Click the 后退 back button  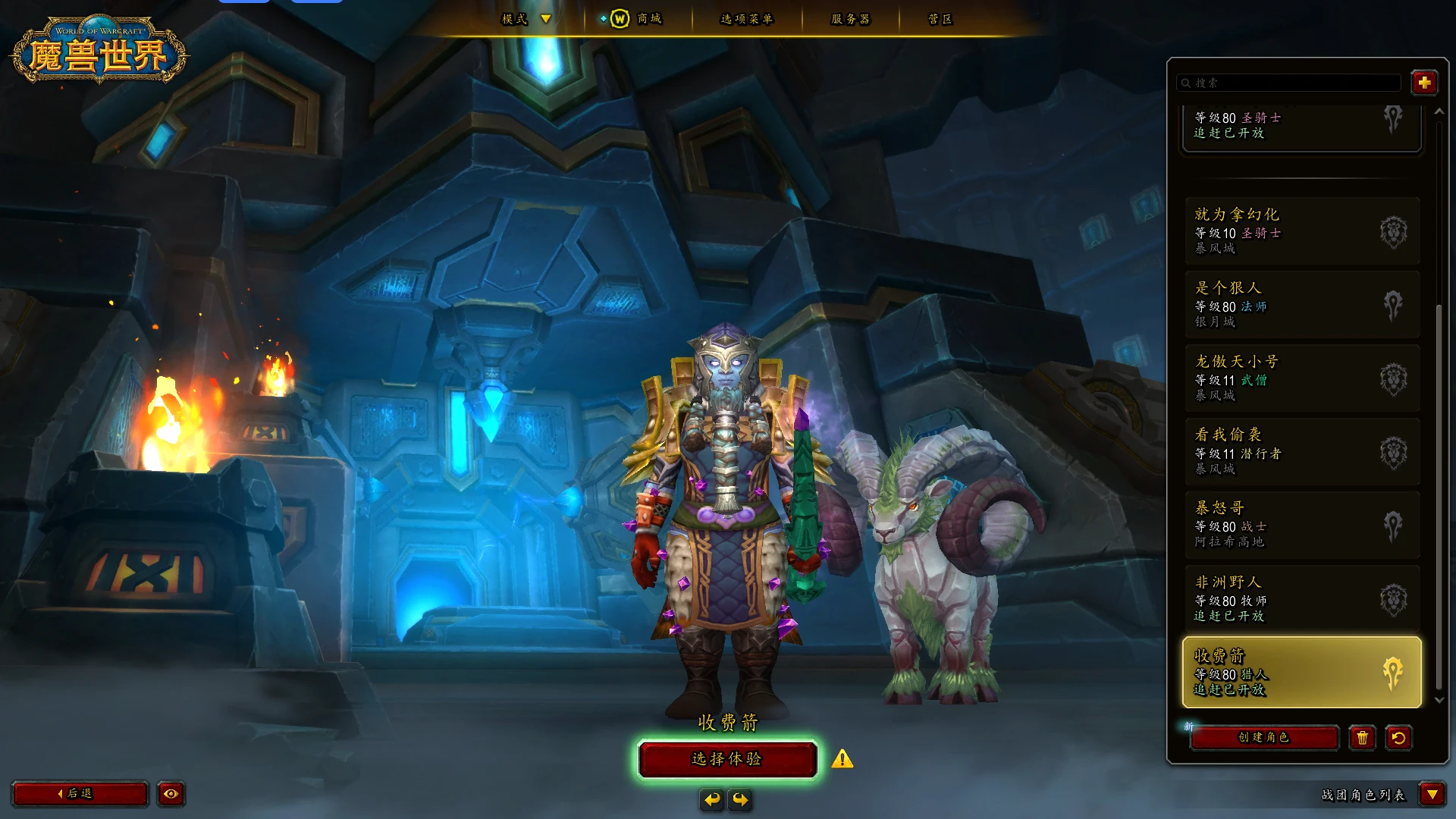(80, 793)
